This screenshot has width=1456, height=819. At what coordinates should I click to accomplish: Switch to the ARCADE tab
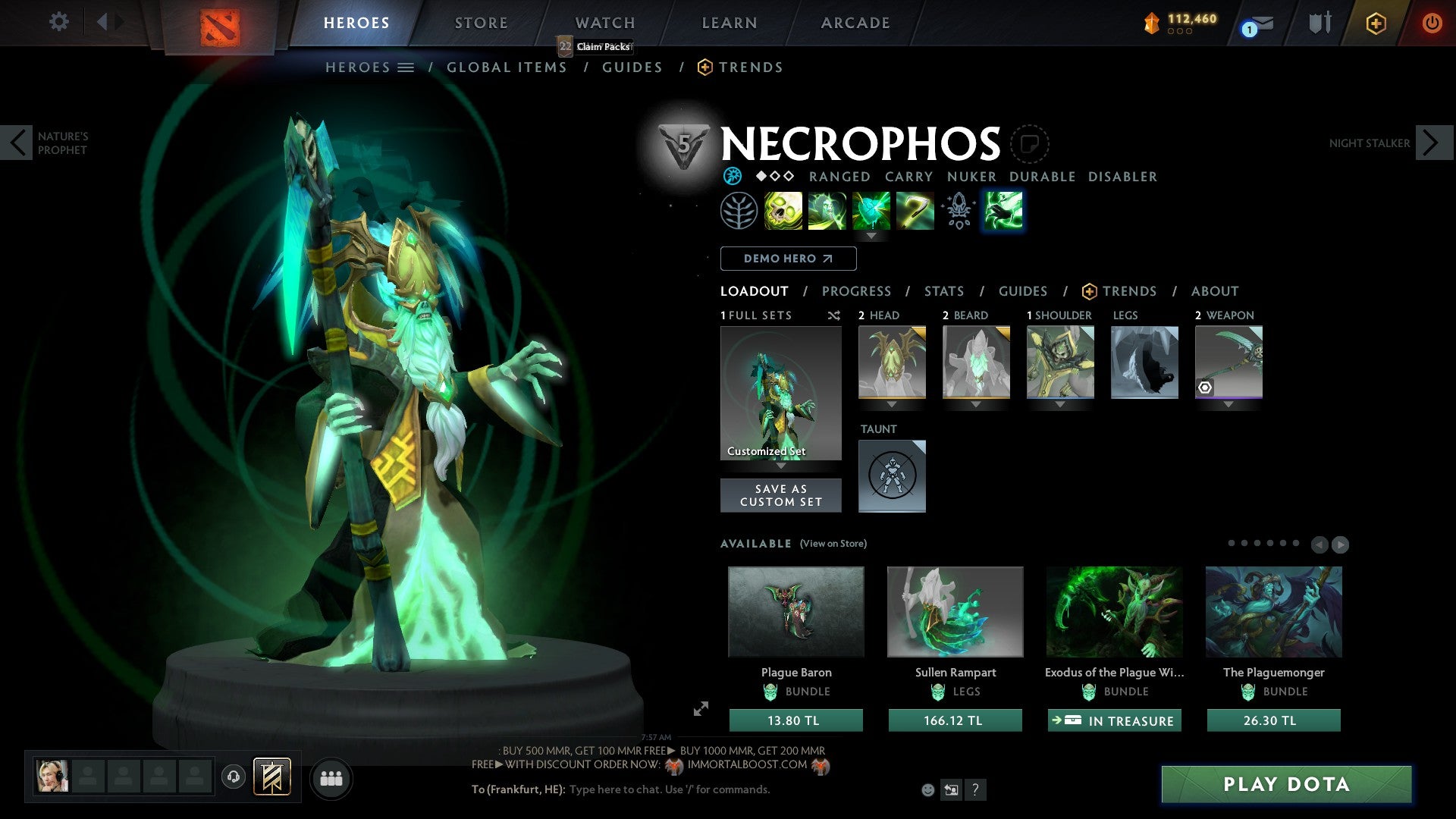pyautogui.click(x=855, y=23)
